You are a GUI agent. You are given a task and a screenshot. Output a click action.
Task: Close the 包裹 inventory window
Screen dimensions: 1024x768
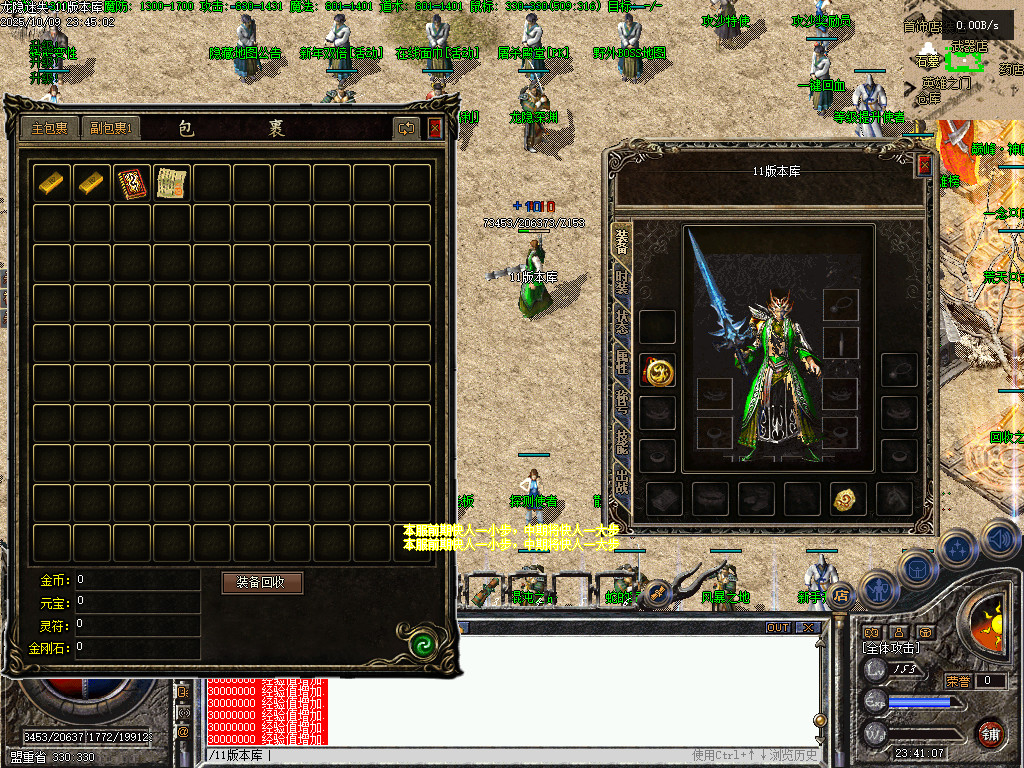pyautogui.click(x=435, y=128)
